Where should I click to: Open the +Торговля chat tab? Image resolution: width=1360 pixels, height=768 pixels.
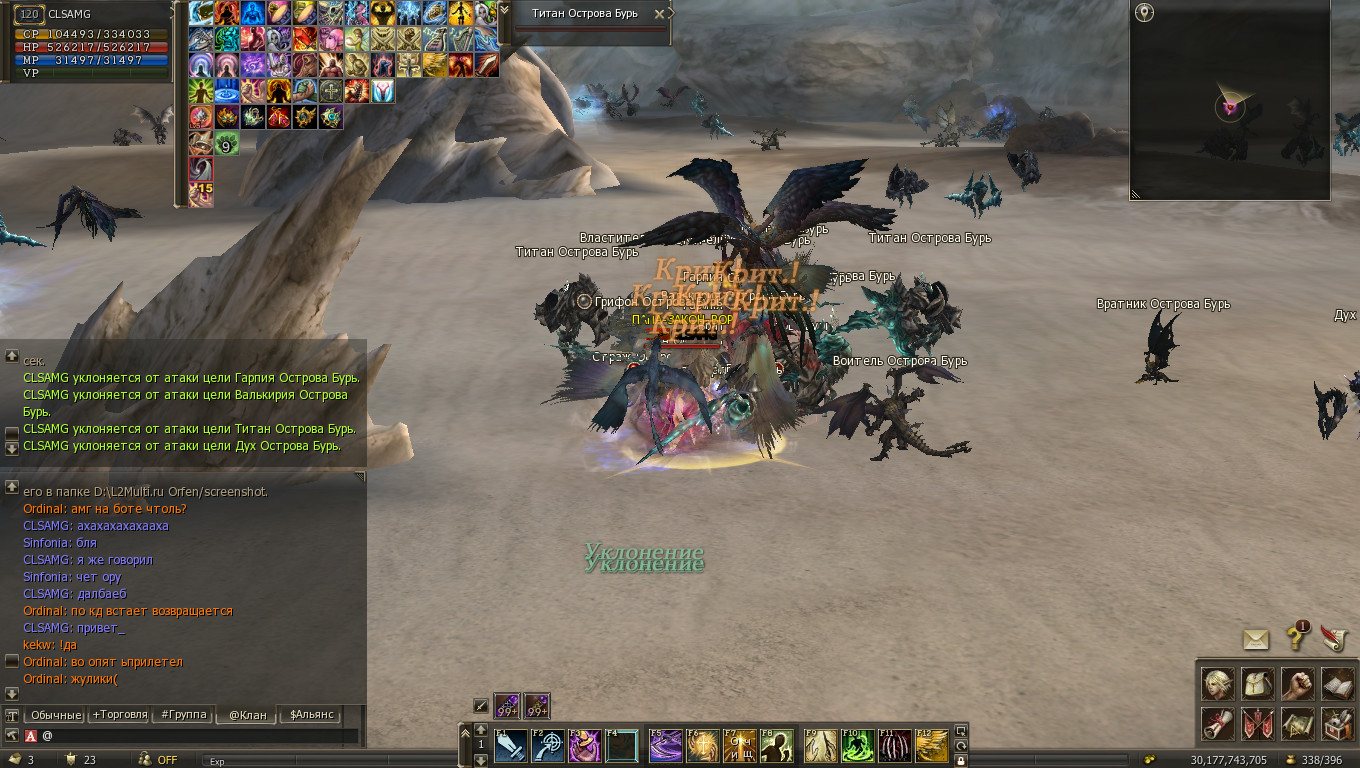[x=119, y=715]
